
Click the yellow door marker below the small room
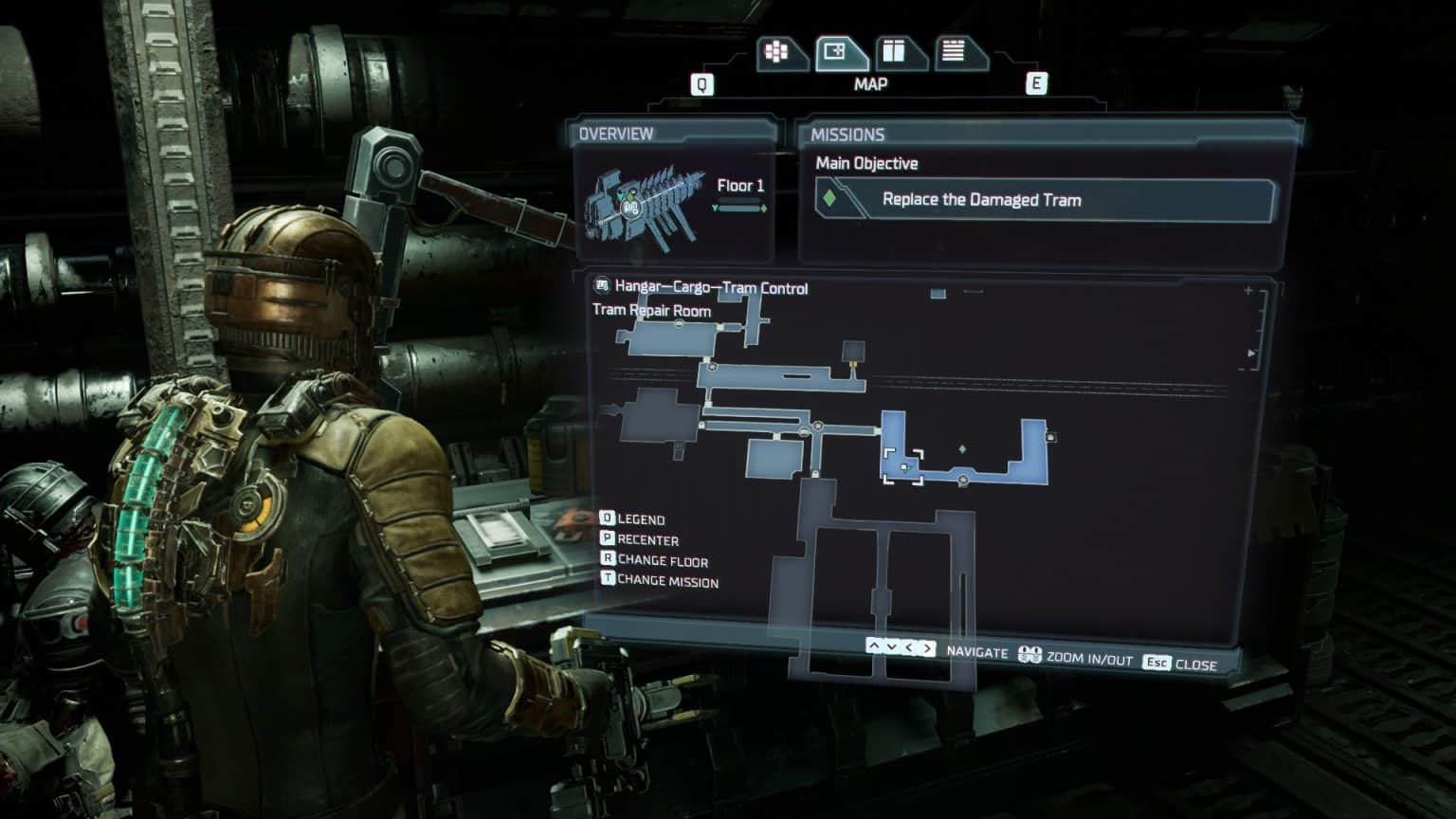point(854,363)
